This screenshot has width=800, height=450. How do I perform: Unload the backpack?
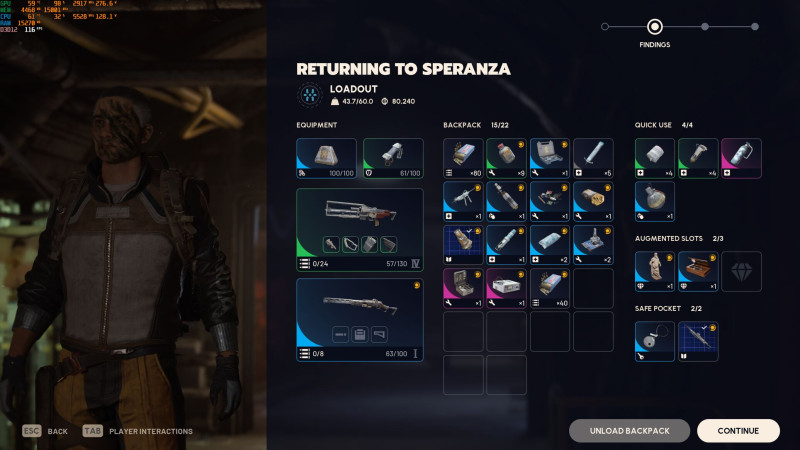(x=629, y=431)
